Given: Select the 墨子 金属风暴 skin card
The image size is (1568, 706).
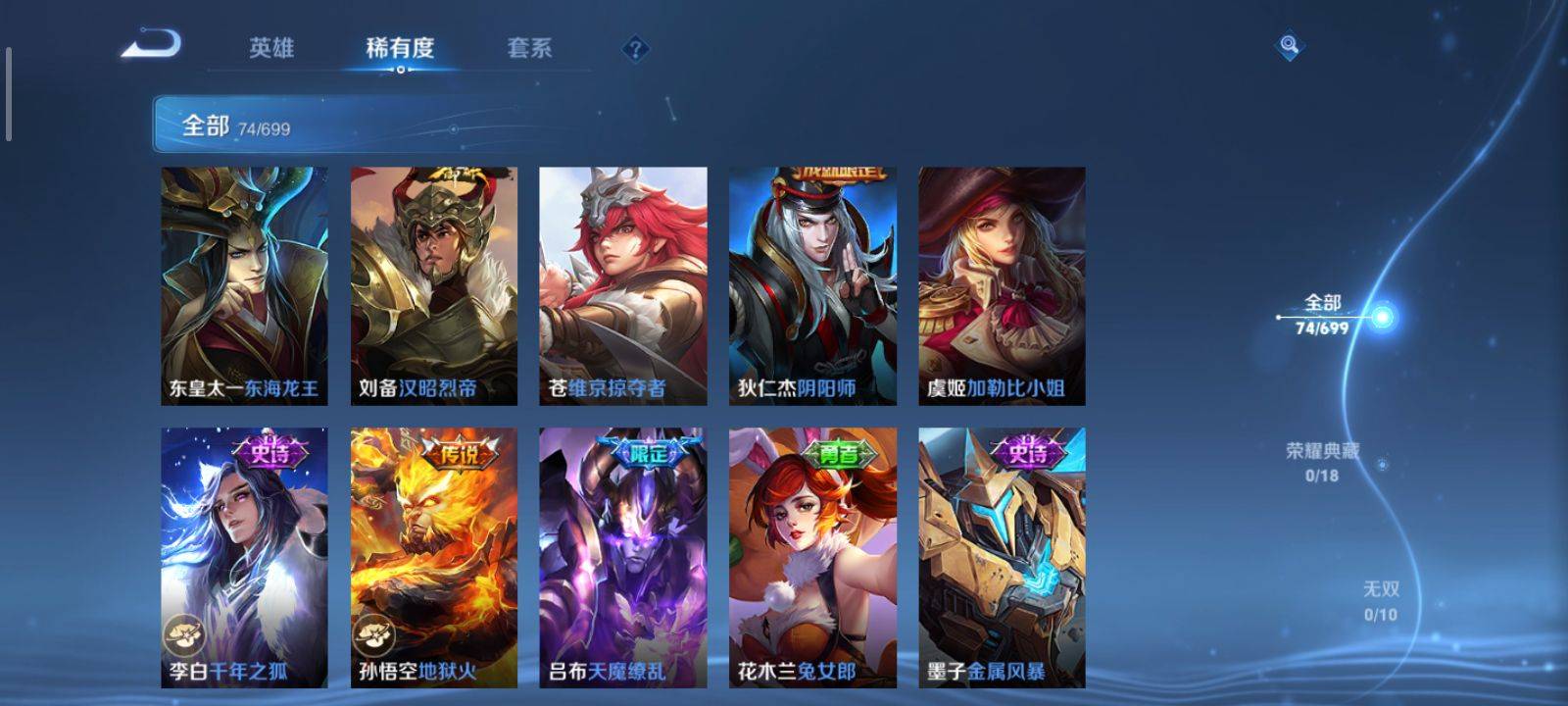Looking at the screenshot, I should pyautogui.click(x=1002, y=557).
